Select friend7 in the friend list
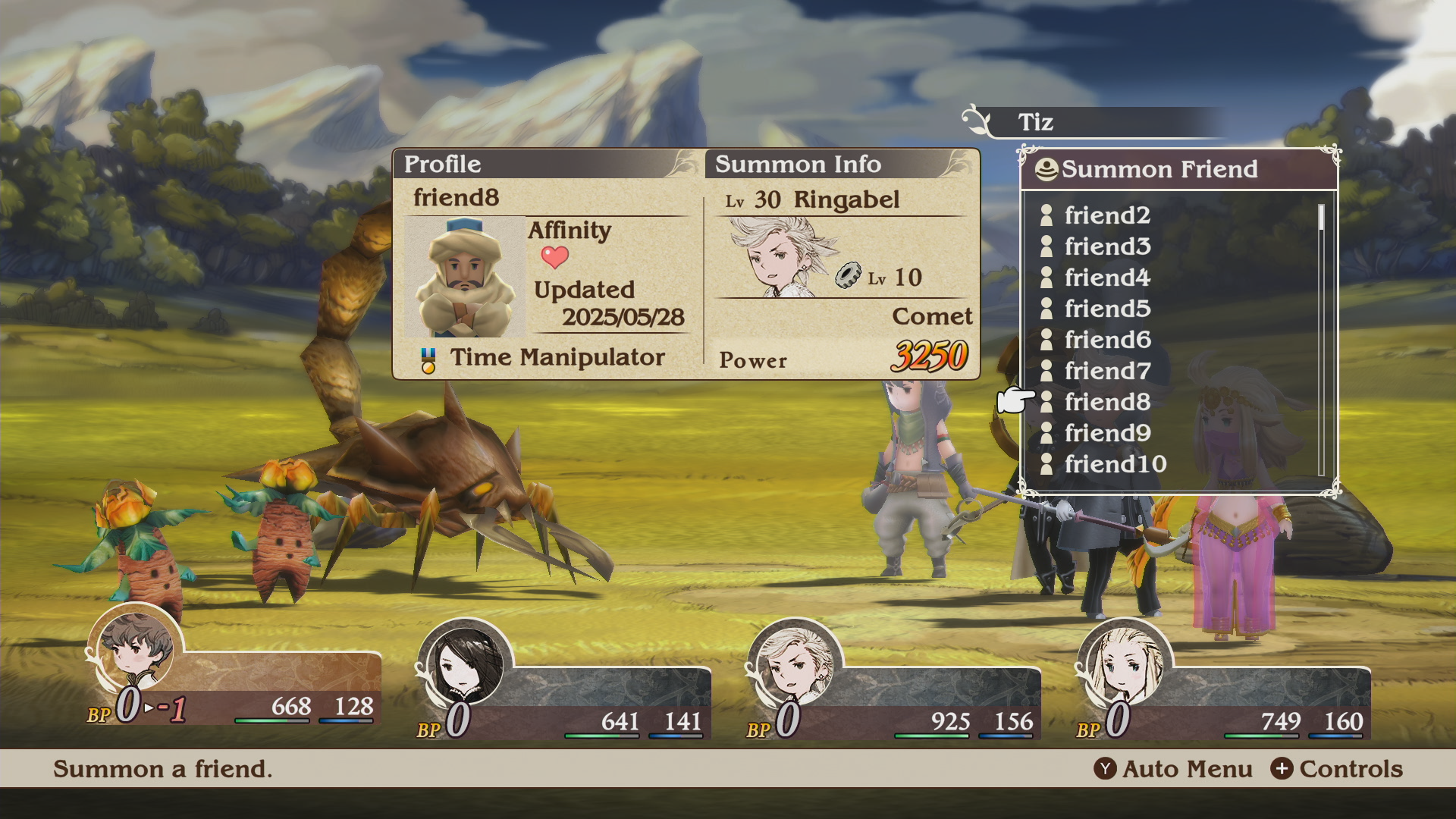The height and width of the screenshot is (819, 1456). pyautogui.click(x=1106, y=371)
